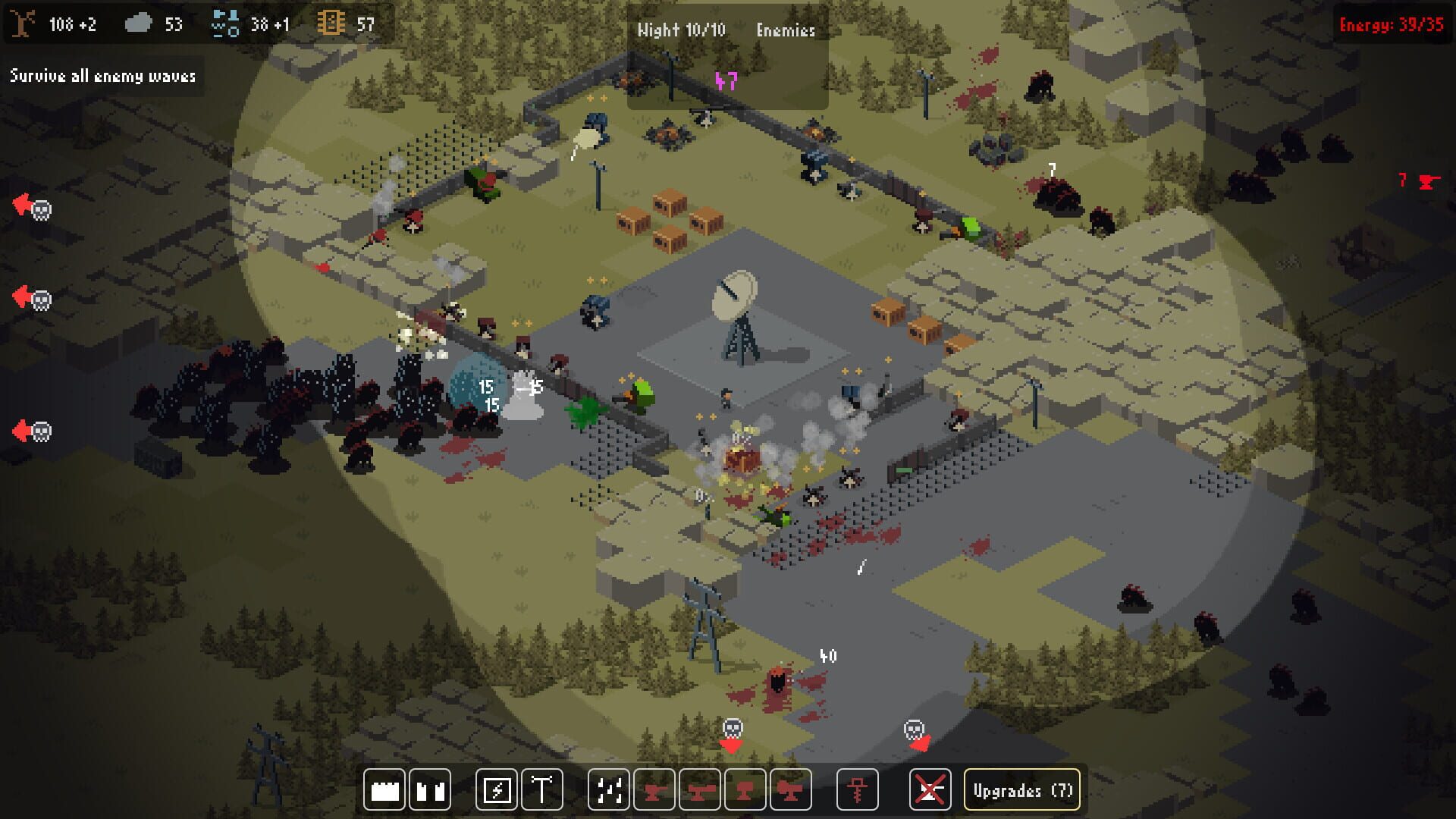
Task: Open the Upgrades (7) menu
Action: click(x=1021, y=790)
